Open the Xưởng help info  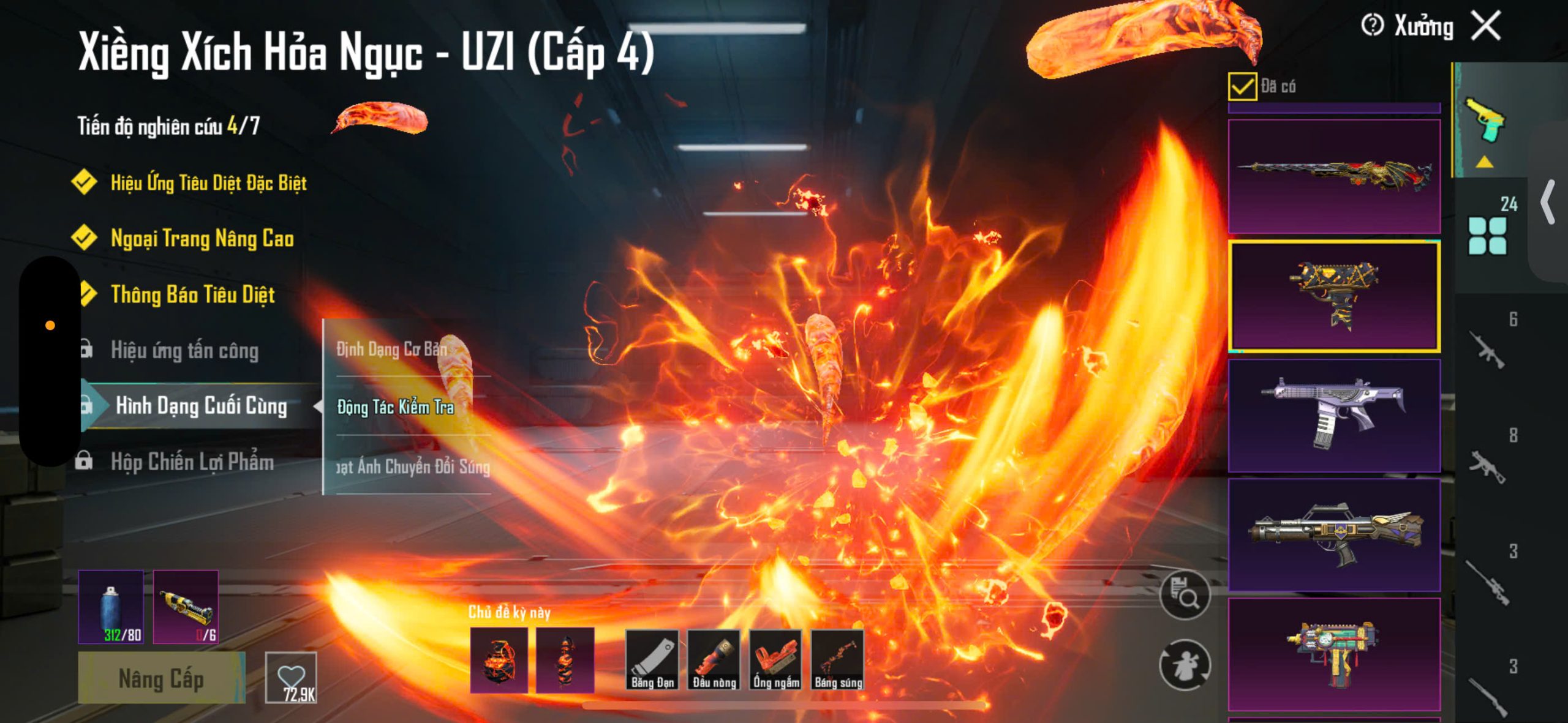point(1372,26)
